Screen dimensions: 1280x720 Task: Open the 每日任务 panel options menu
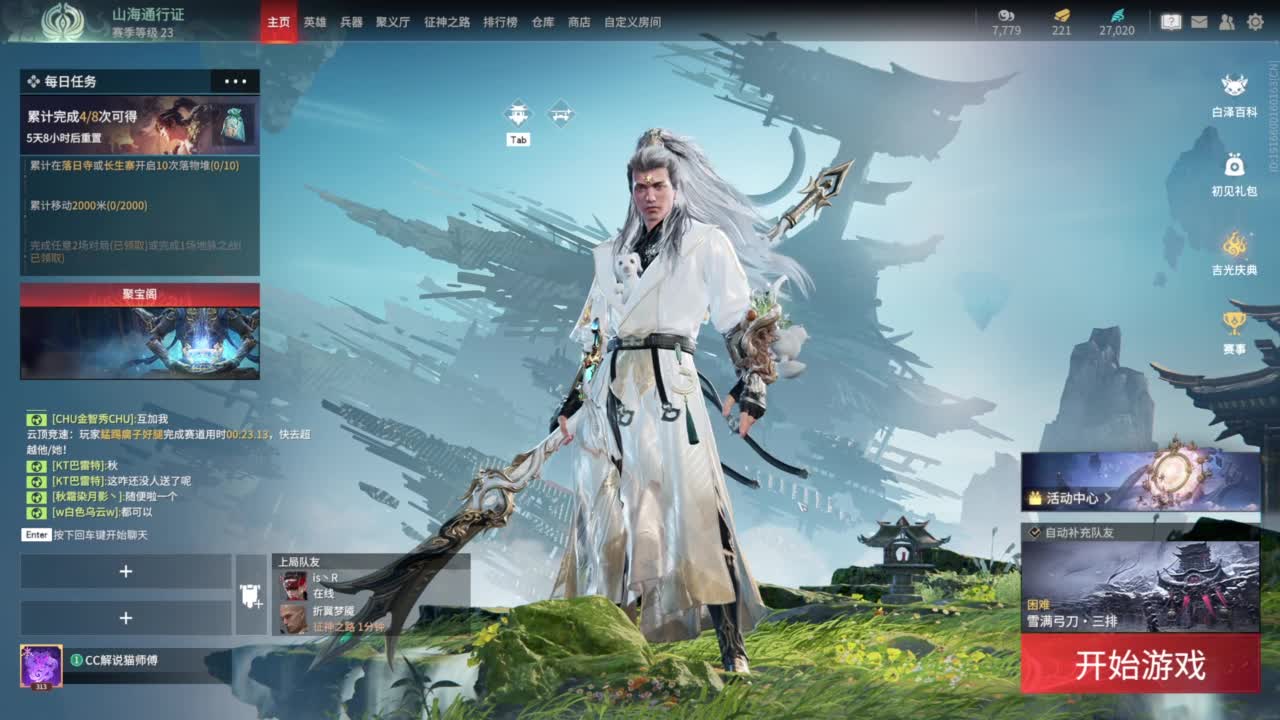coord(236,81)
